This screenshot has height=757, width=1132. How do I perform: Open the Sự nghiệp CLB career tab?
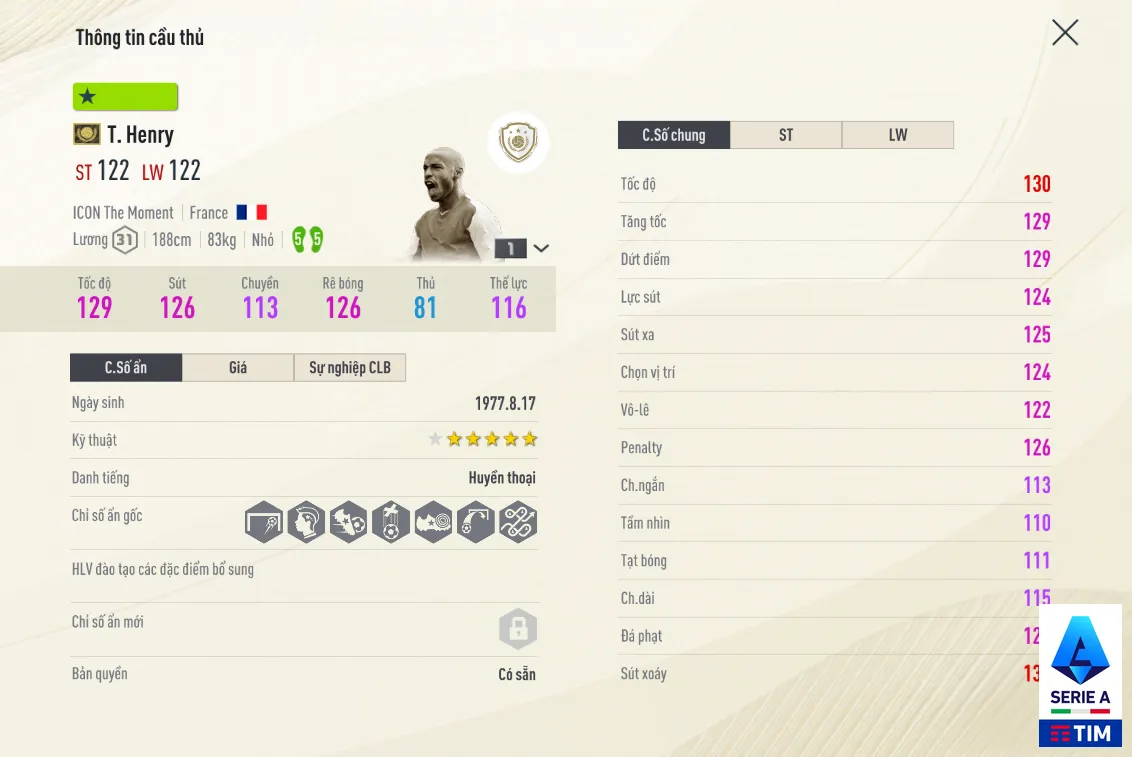point(350,368)
